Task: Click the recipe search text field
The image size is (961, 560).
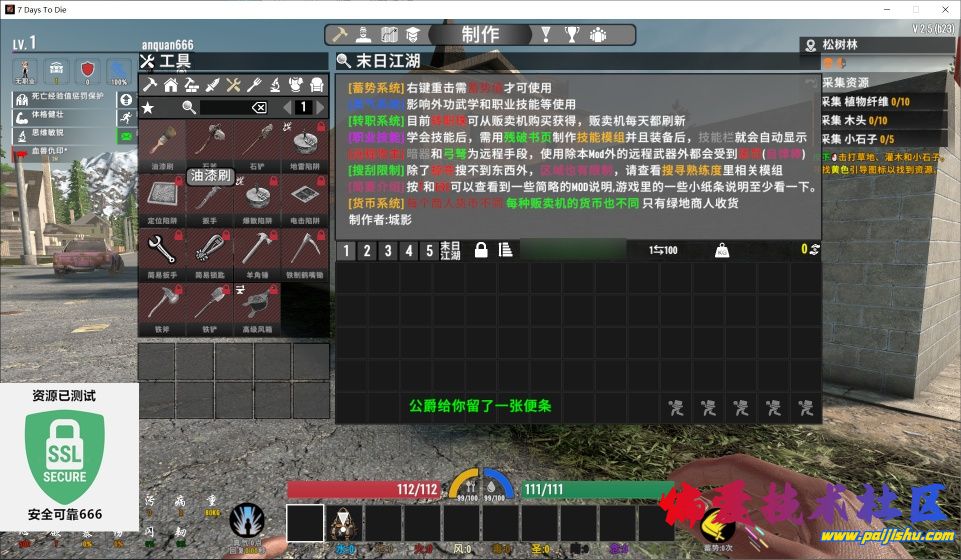Action: coord(223,107)
